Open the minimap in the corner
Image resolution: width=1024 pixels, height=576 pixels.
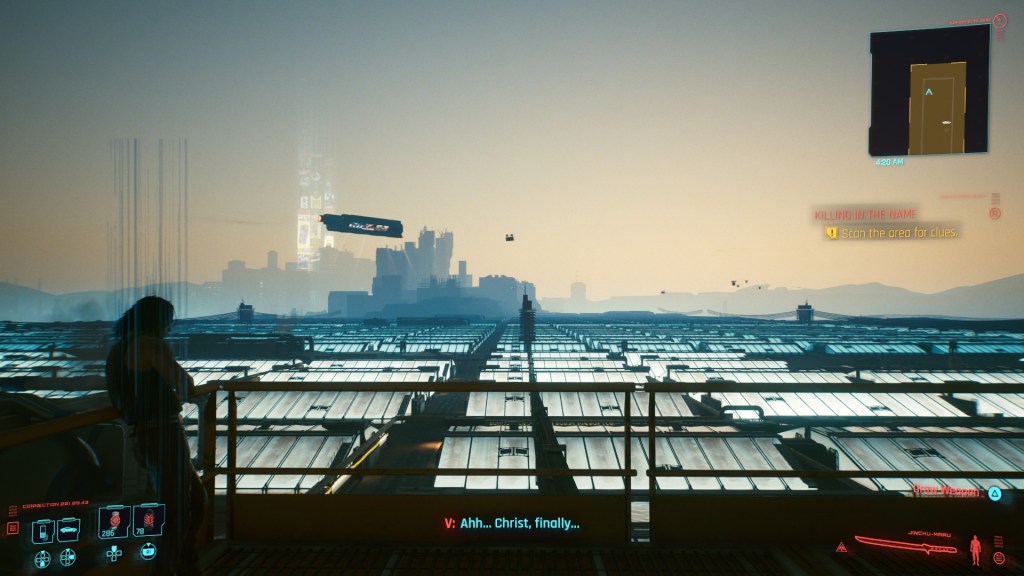click(928, 89)
